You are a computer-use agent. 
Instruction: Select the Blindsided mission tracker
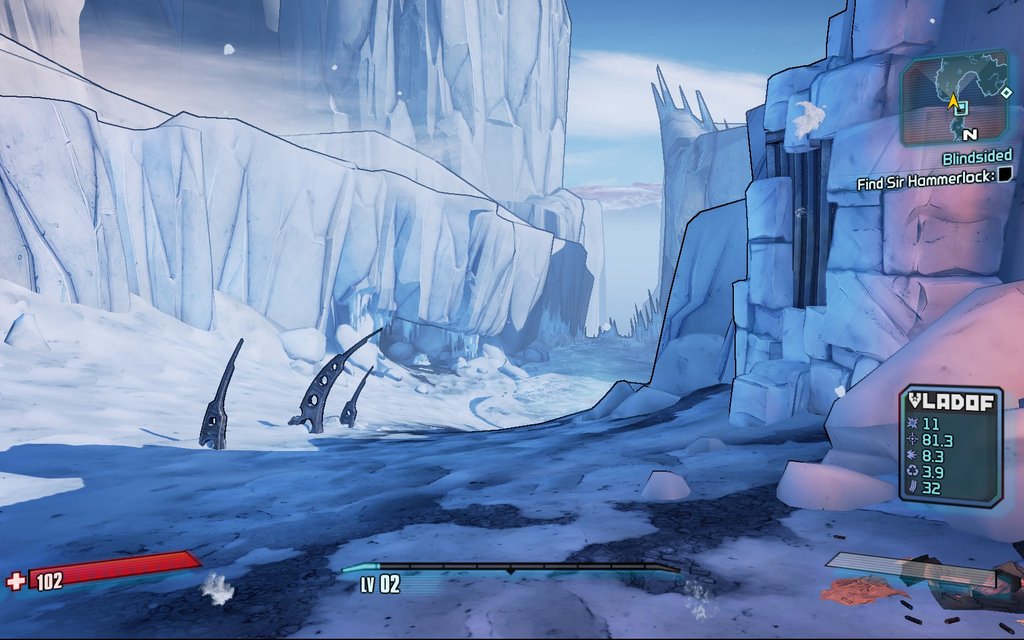977,156
